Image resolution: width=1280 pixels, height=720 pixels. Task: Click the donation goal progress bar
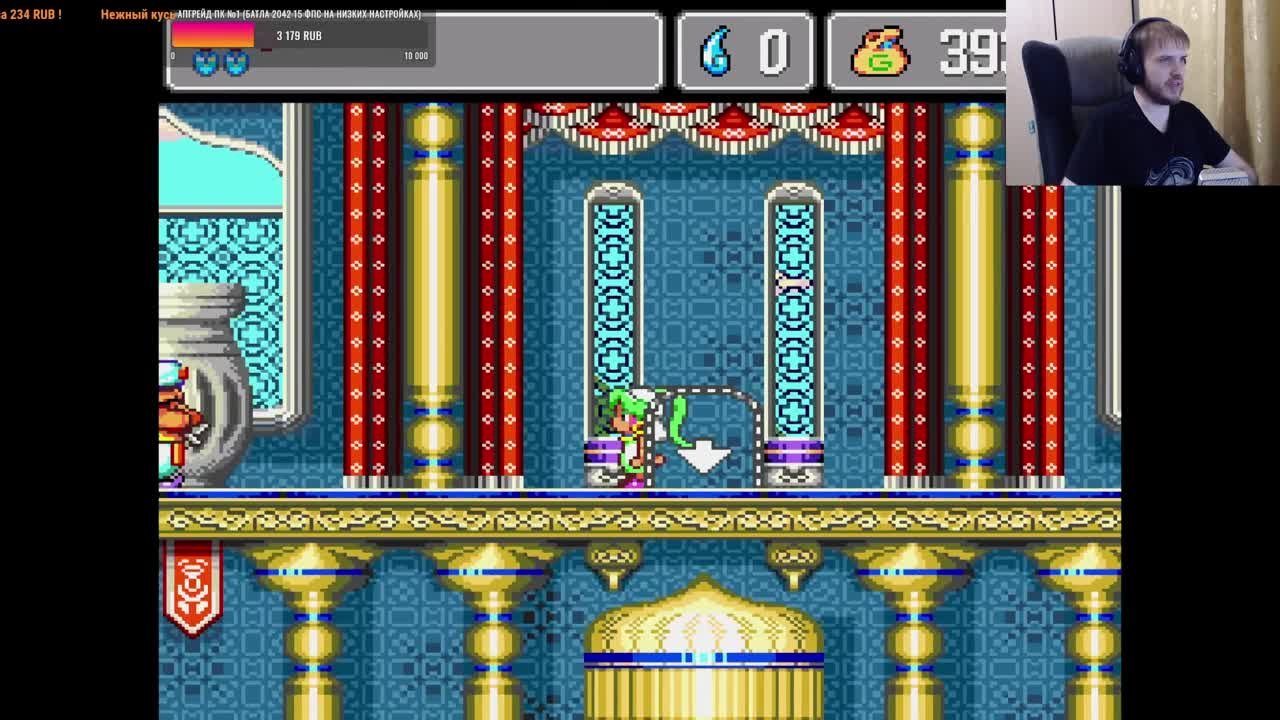click(299, 36)
